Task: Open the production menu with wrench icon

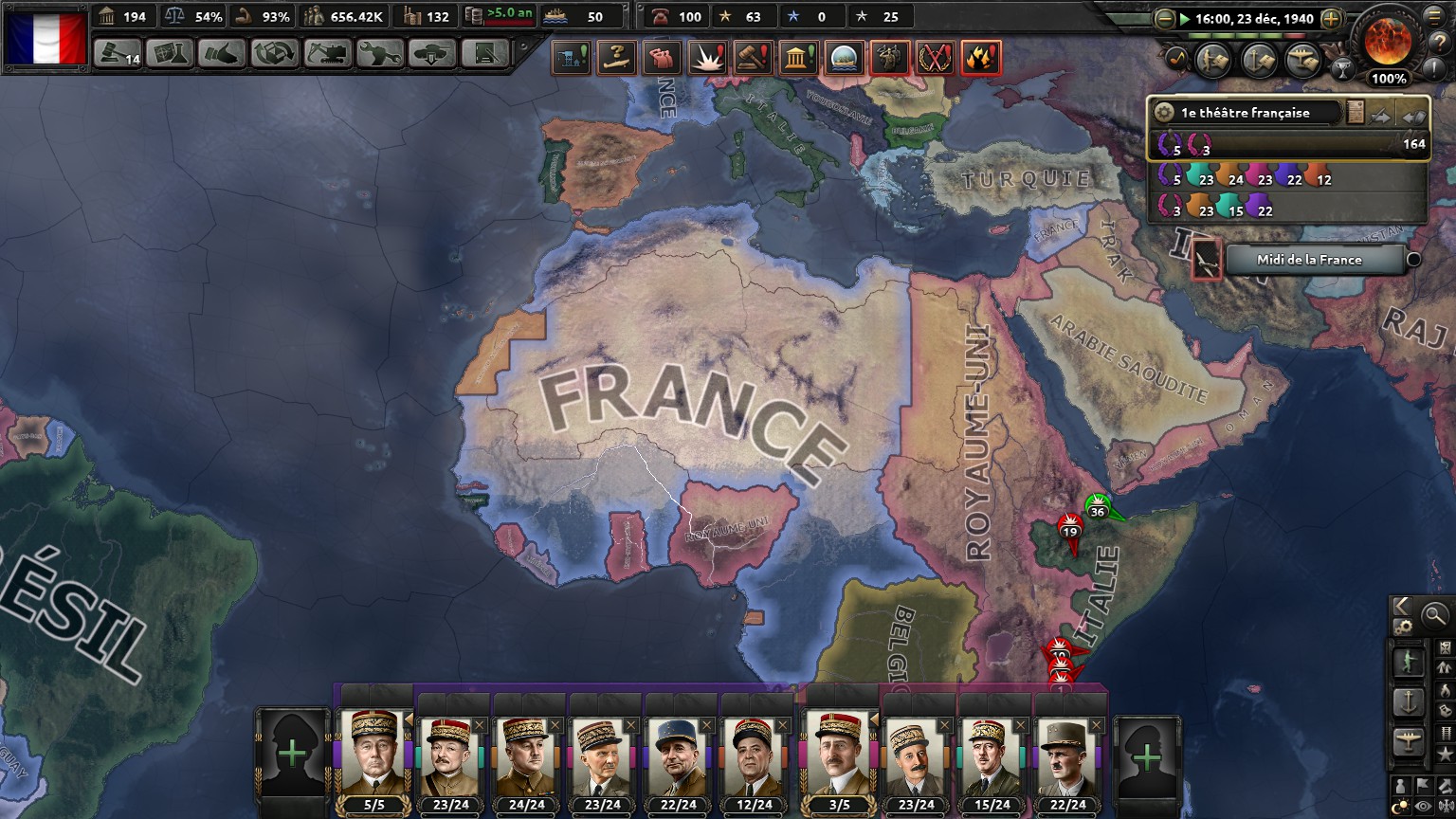Action: 379,53
